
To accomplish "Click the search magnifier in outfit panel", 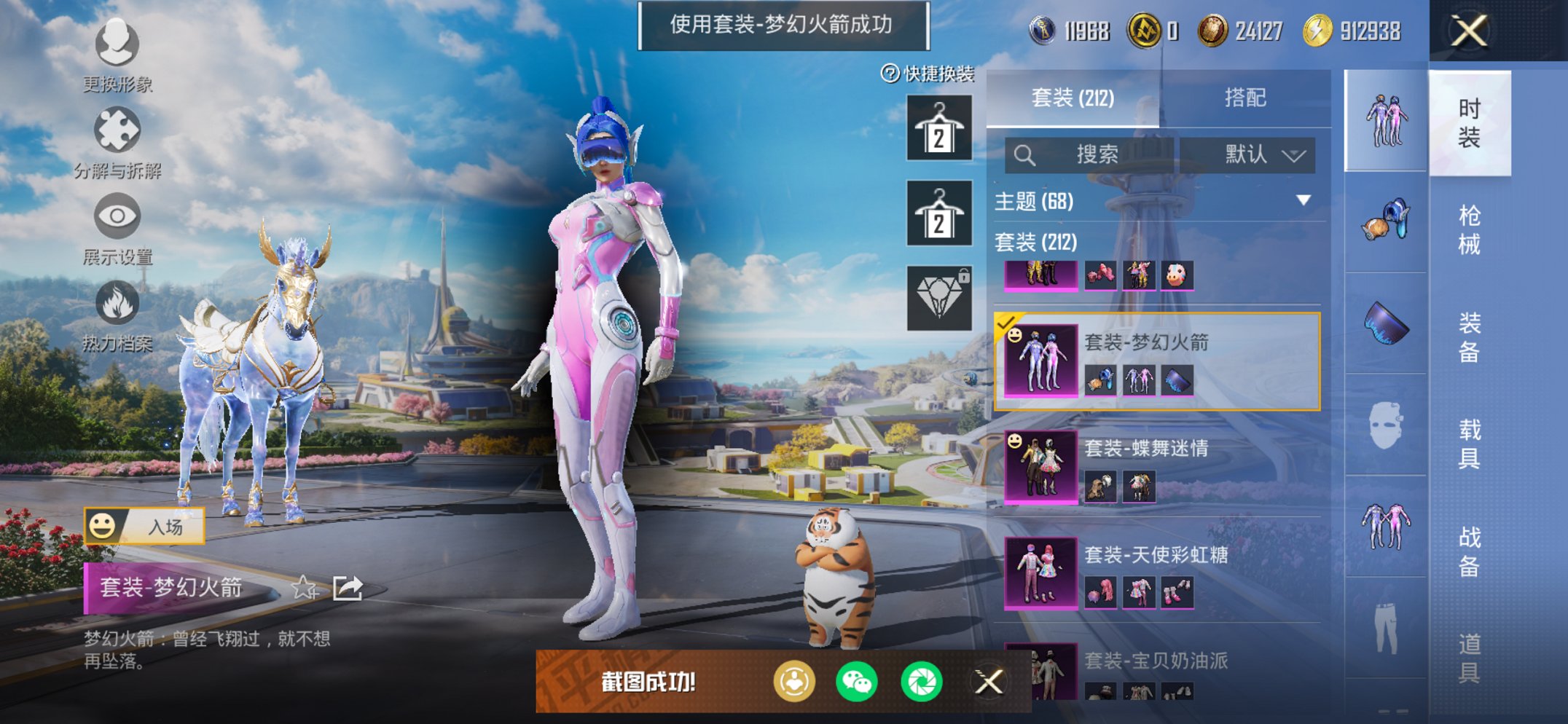I will pos(1025,155).
